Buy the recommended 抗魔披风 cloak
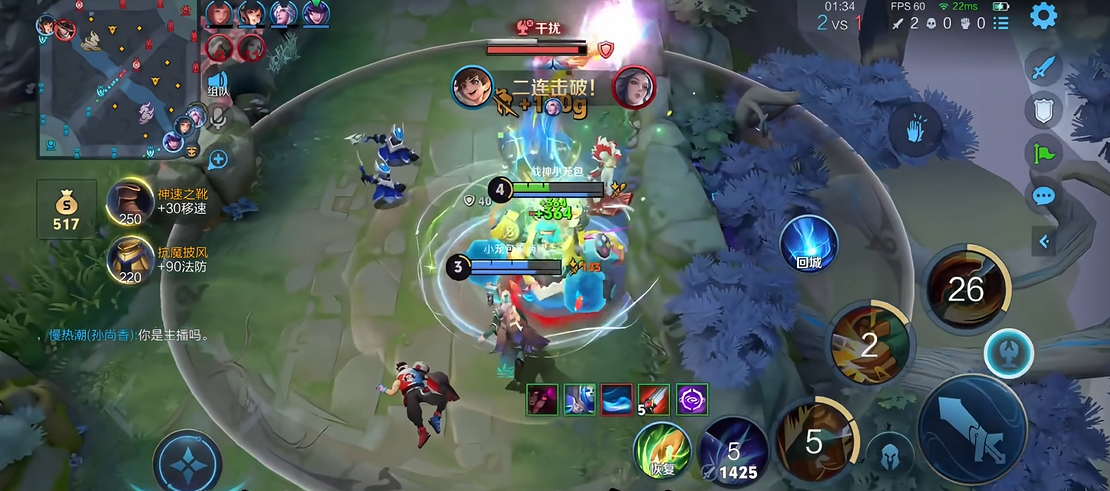This screenshot has height=491, width=1110. click(130, 260)
